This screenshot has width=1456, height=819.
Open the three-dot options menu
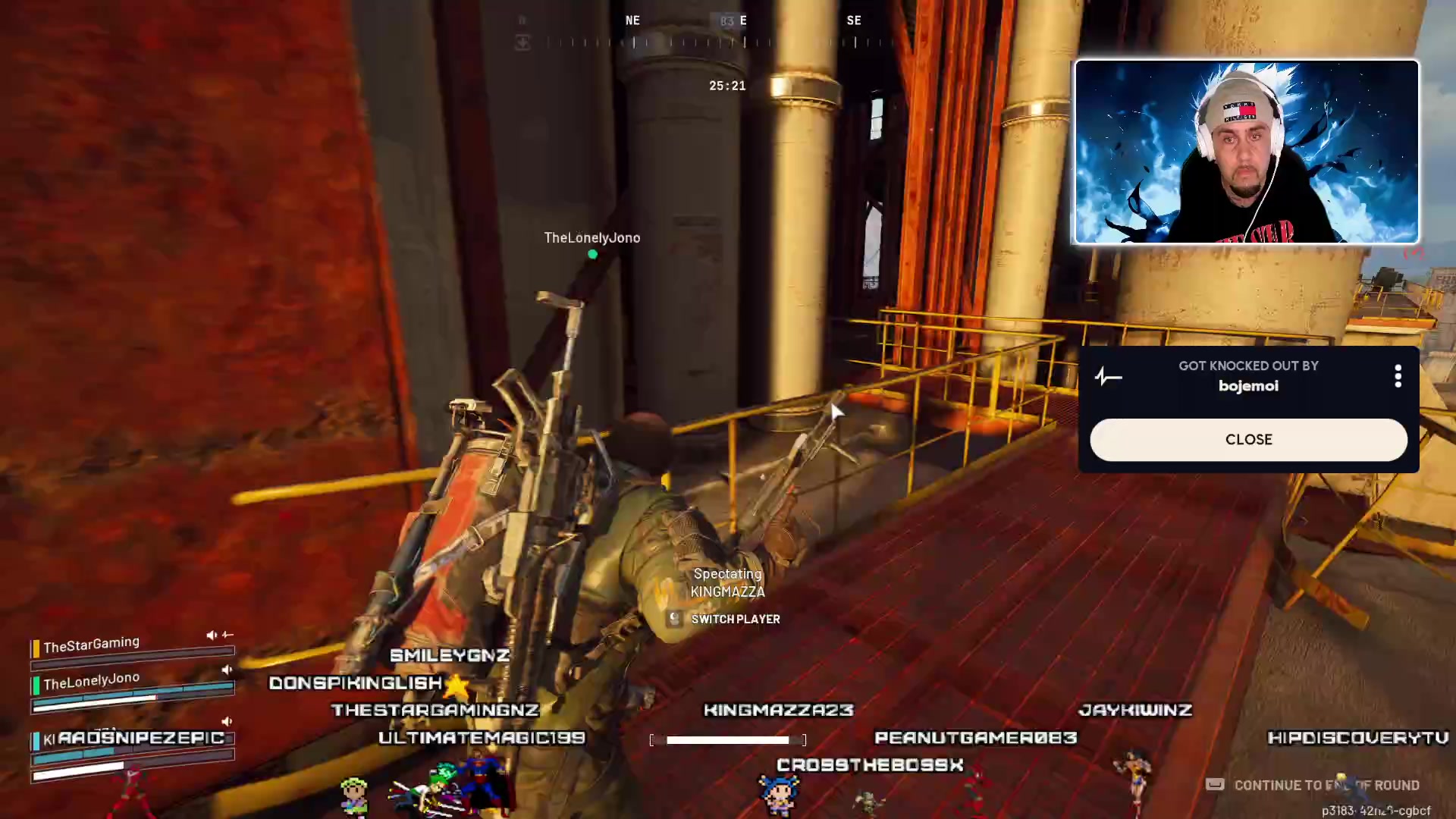pos(1398,376)
